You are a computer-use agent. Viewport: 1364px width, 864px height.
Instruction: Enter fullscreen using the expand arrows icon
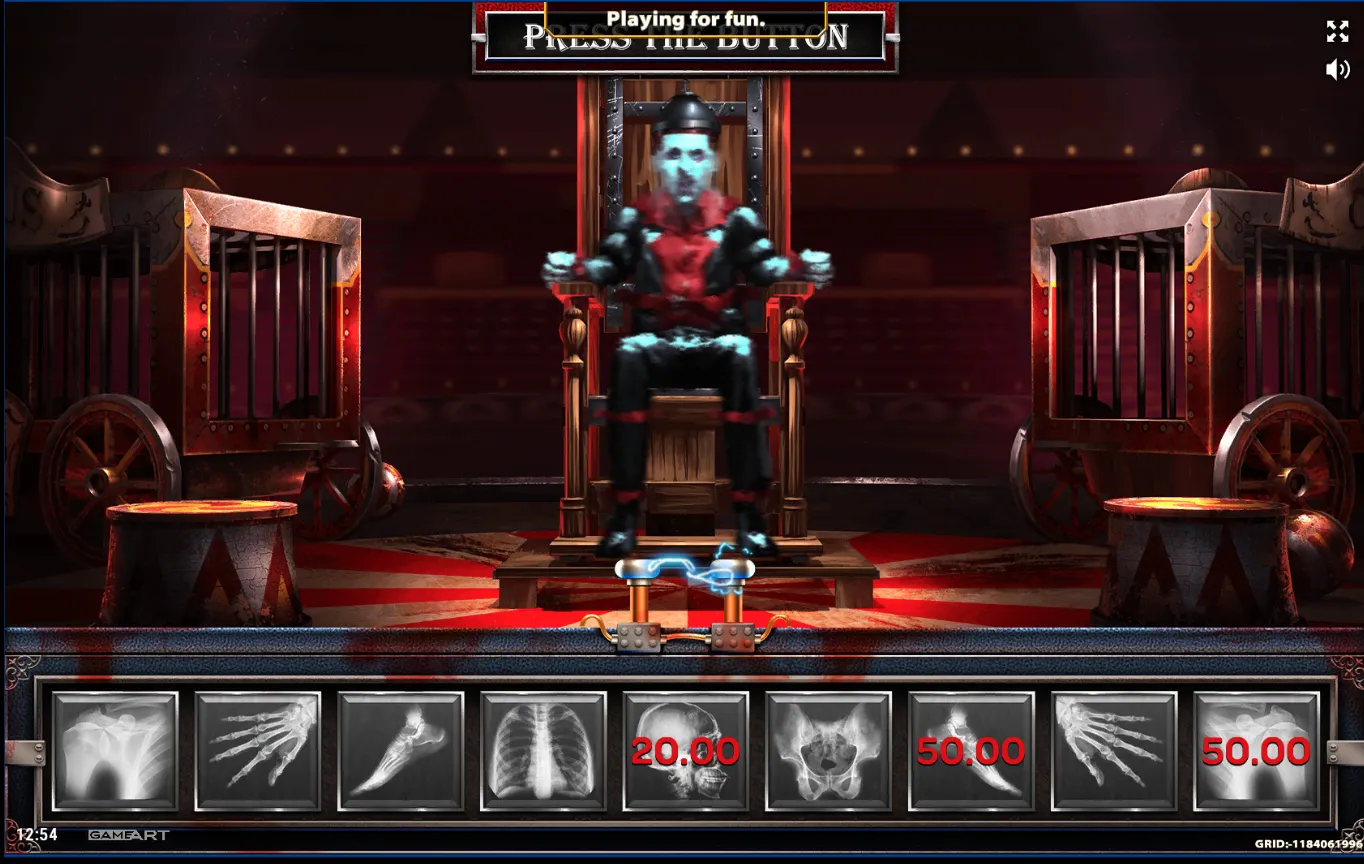point(1337,32)
